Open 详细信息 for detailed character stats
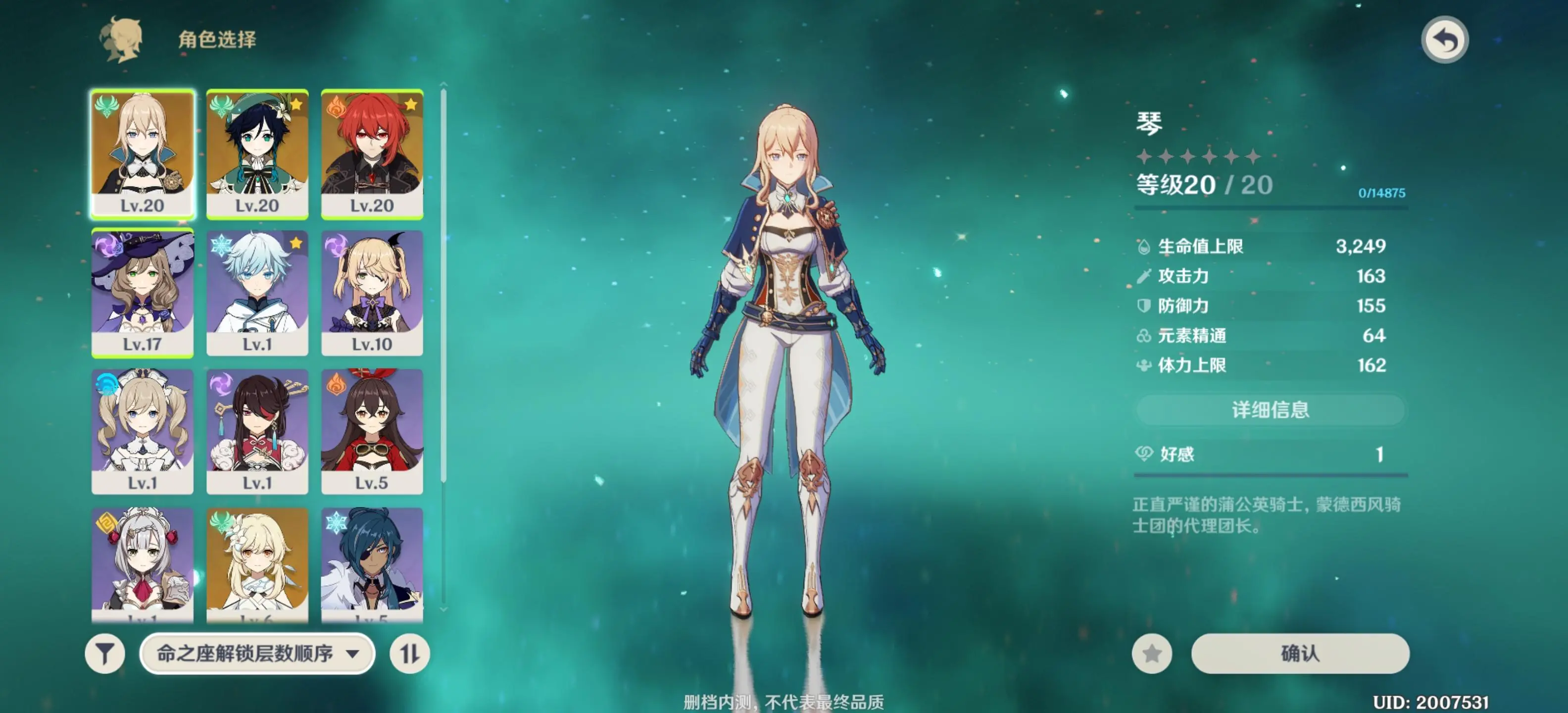The height and width of the screenshot is (713, 1568). coord(1271,410)
